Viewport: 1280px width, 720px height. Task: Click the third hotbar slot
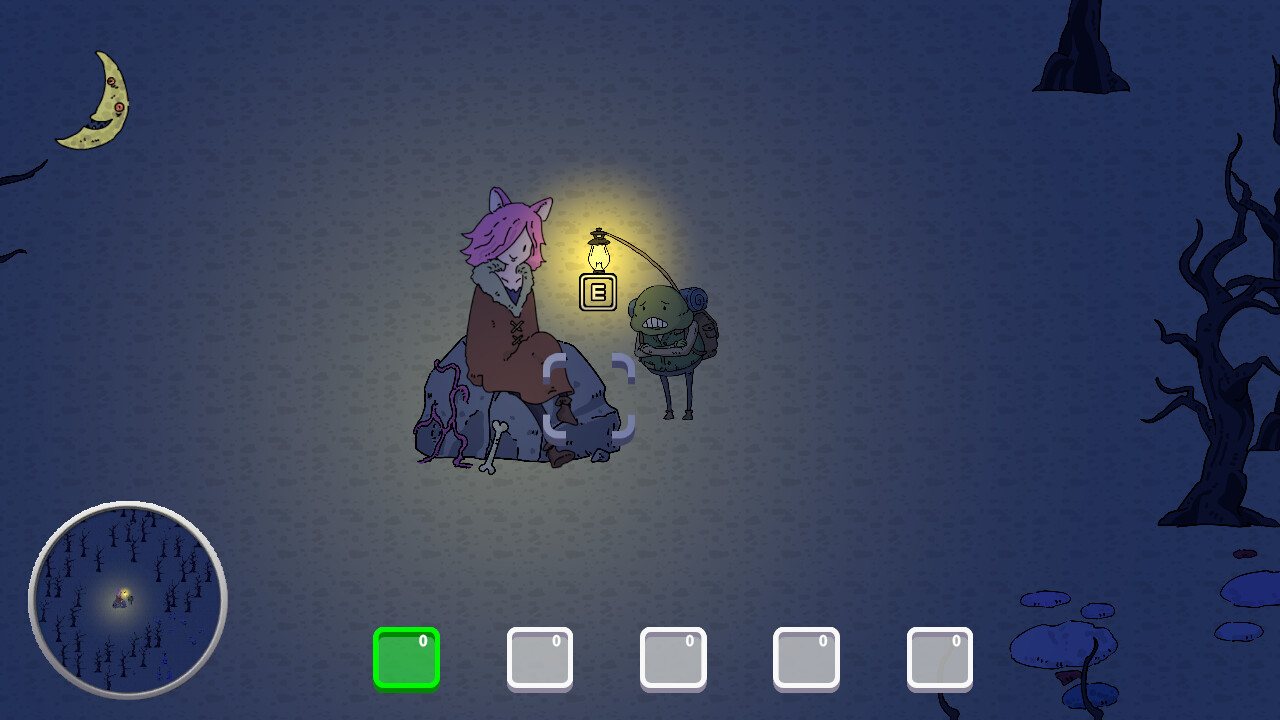pyautogui.click(x=672, y=657)
